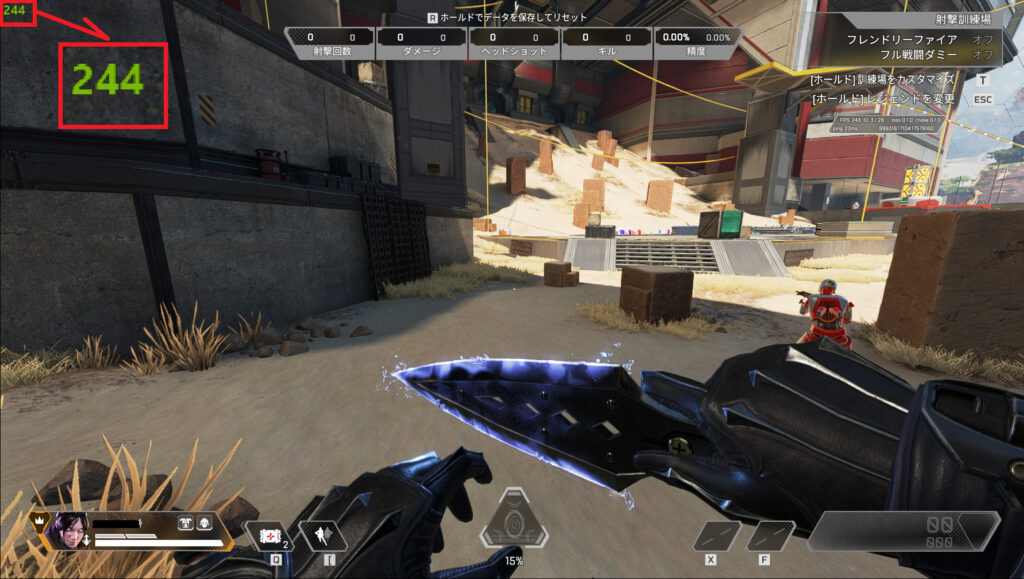1024x579 pixels.
Task: Trigger the ultimate ability icon showing 15%
Action: pyautogui.click(x=513, y=519)
